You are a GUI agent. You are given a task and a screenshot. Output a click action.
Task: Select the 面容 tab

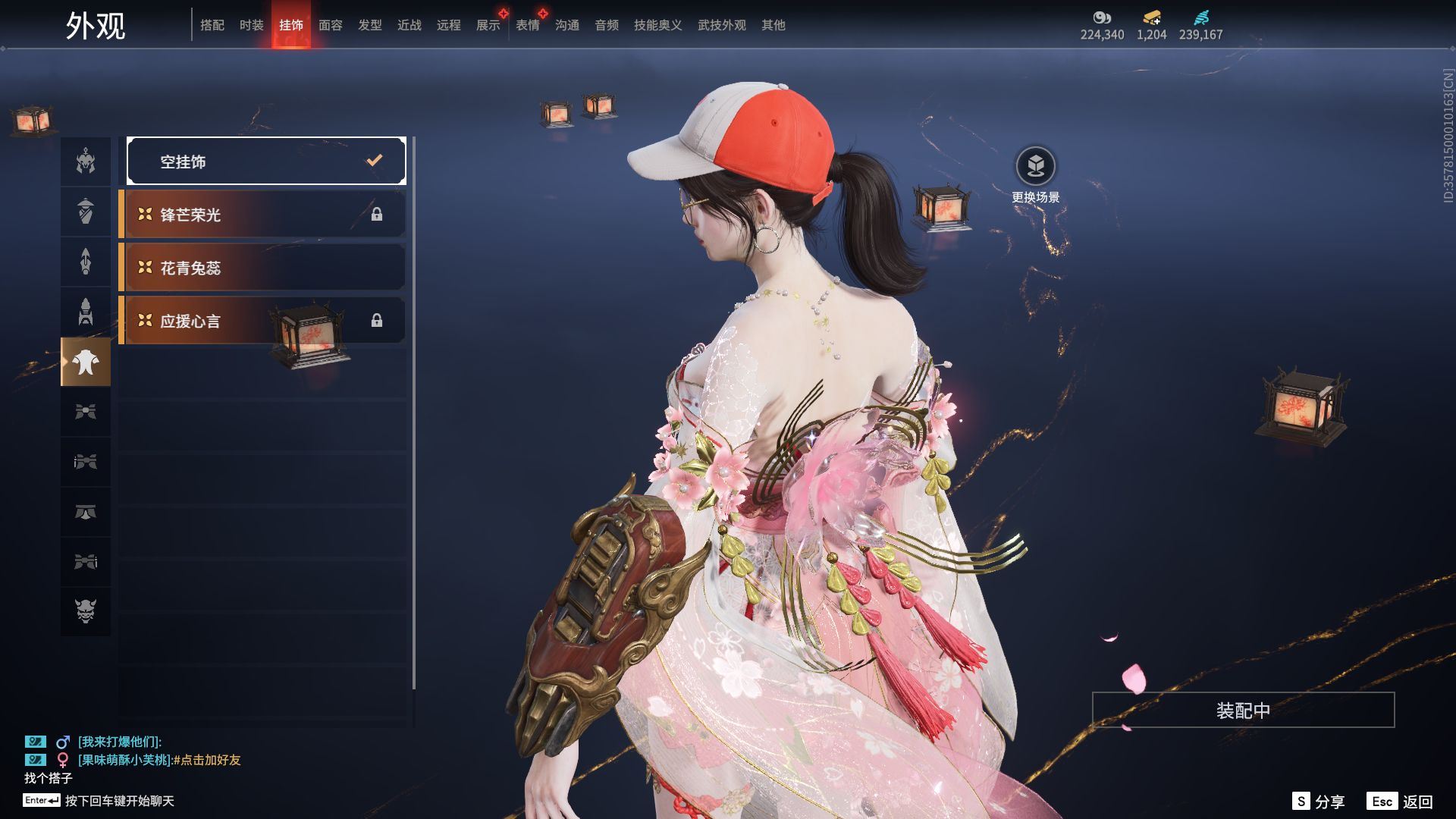click(x=331, y=25)
